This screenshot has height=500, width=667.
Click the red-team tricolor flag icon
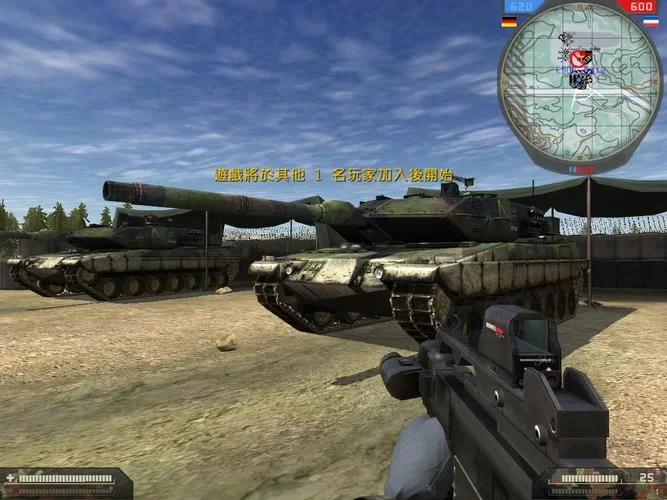(x=650, y=22)
